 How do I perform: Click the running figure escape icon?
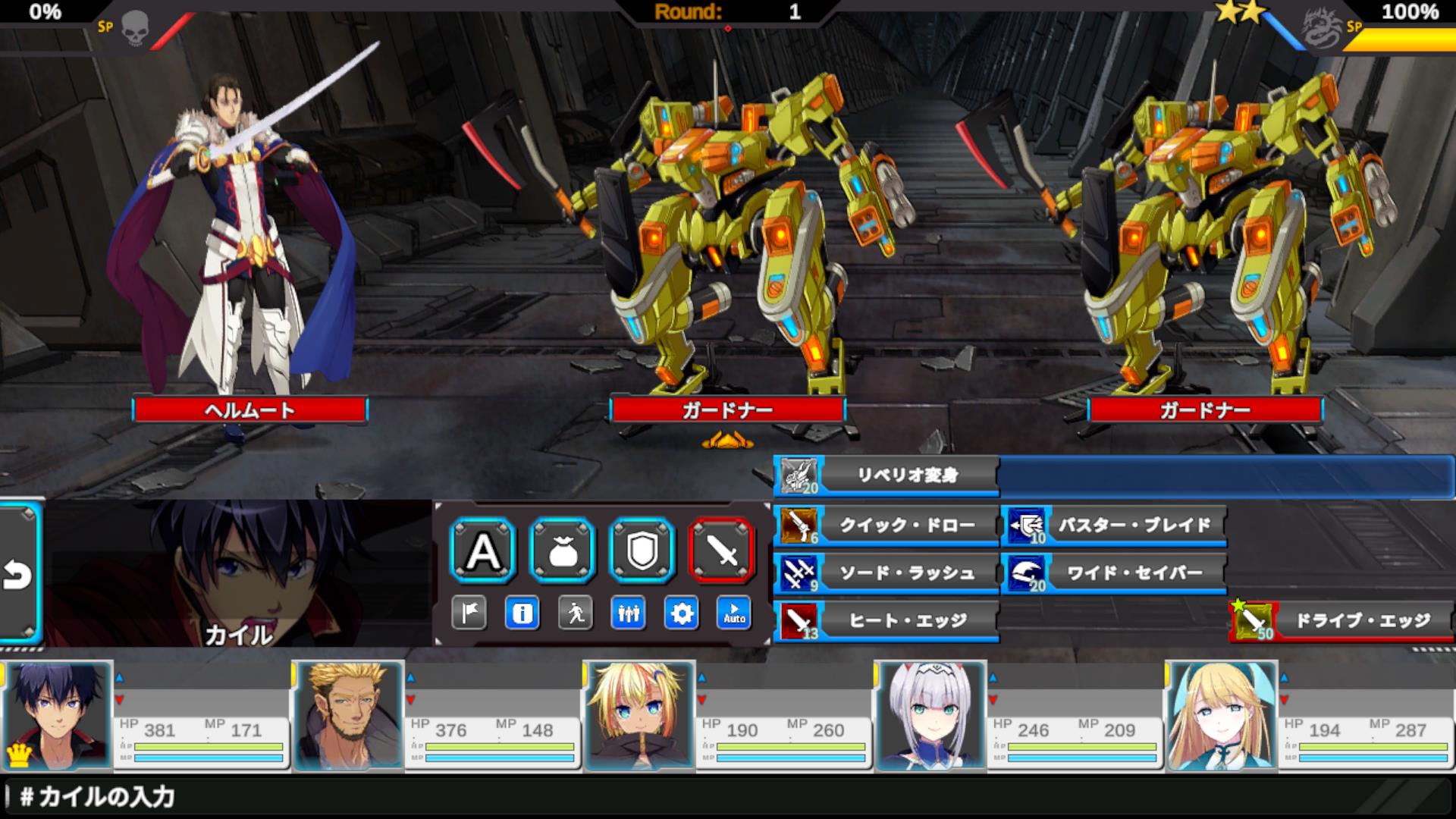pos(575,613)
